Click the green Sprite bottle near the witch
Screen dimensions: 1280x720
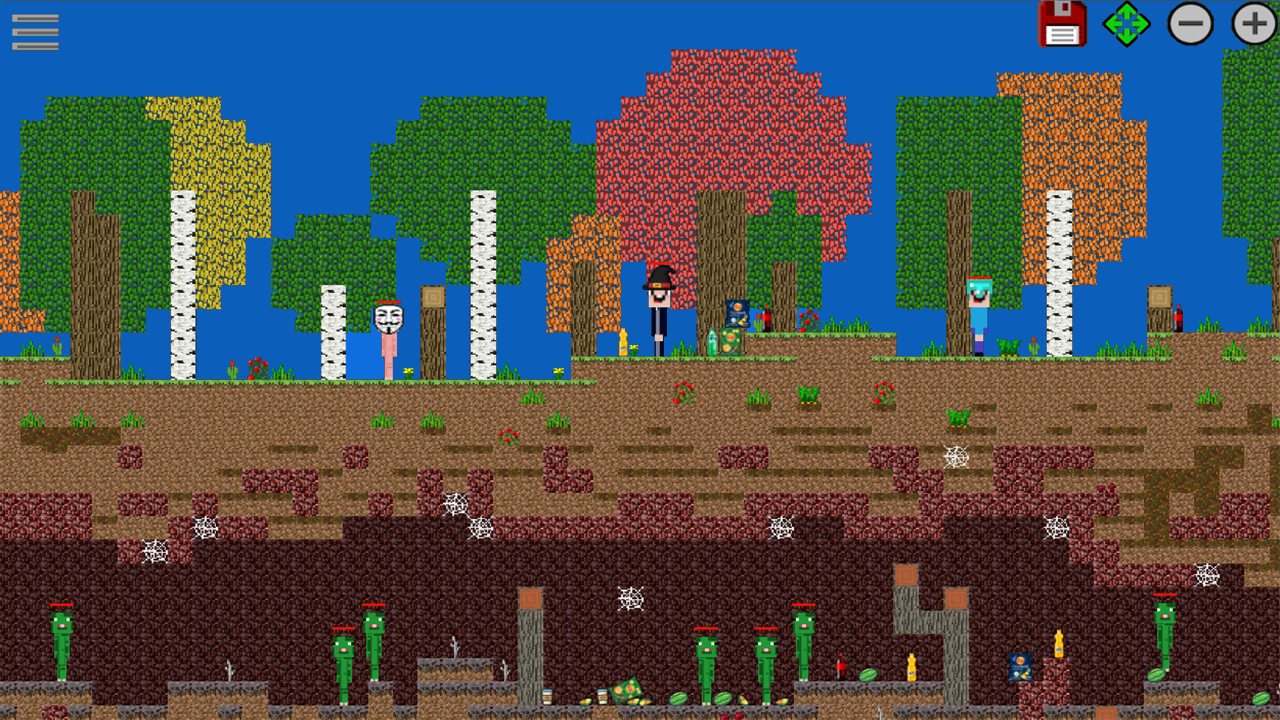(x=712, y=342)
